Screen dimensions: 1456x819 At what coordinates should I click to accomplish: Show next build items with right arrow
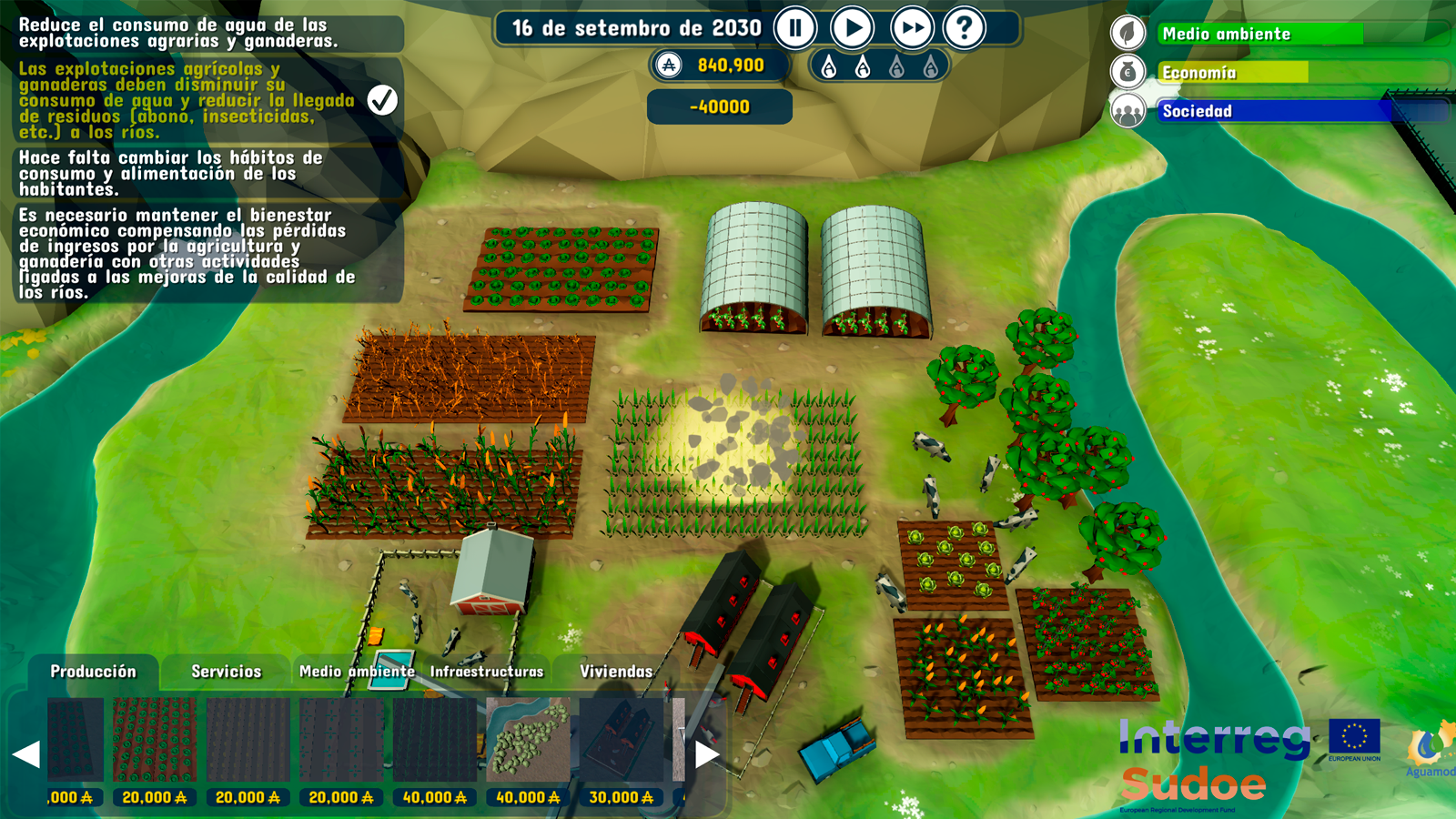click(707, 753)
